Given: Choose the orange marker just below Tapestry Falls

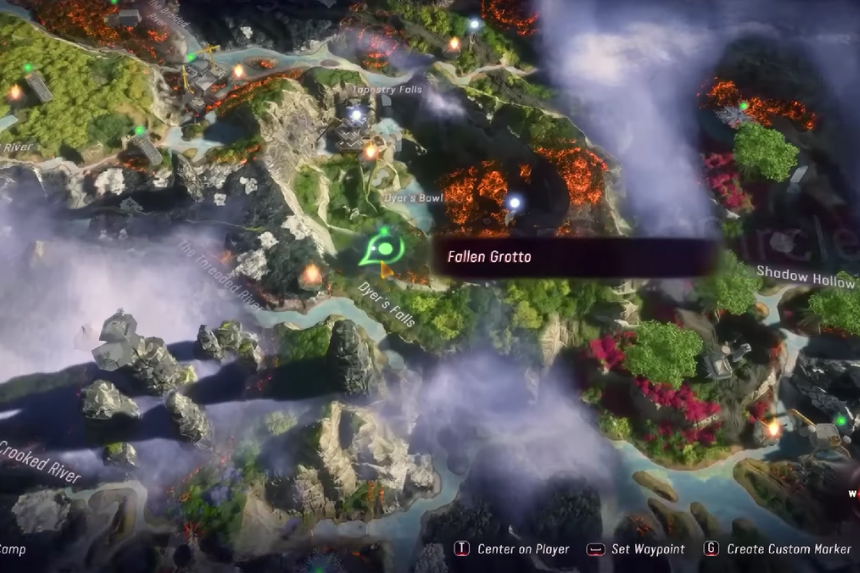Looking at the screenshot, I should tap(371, 151).
